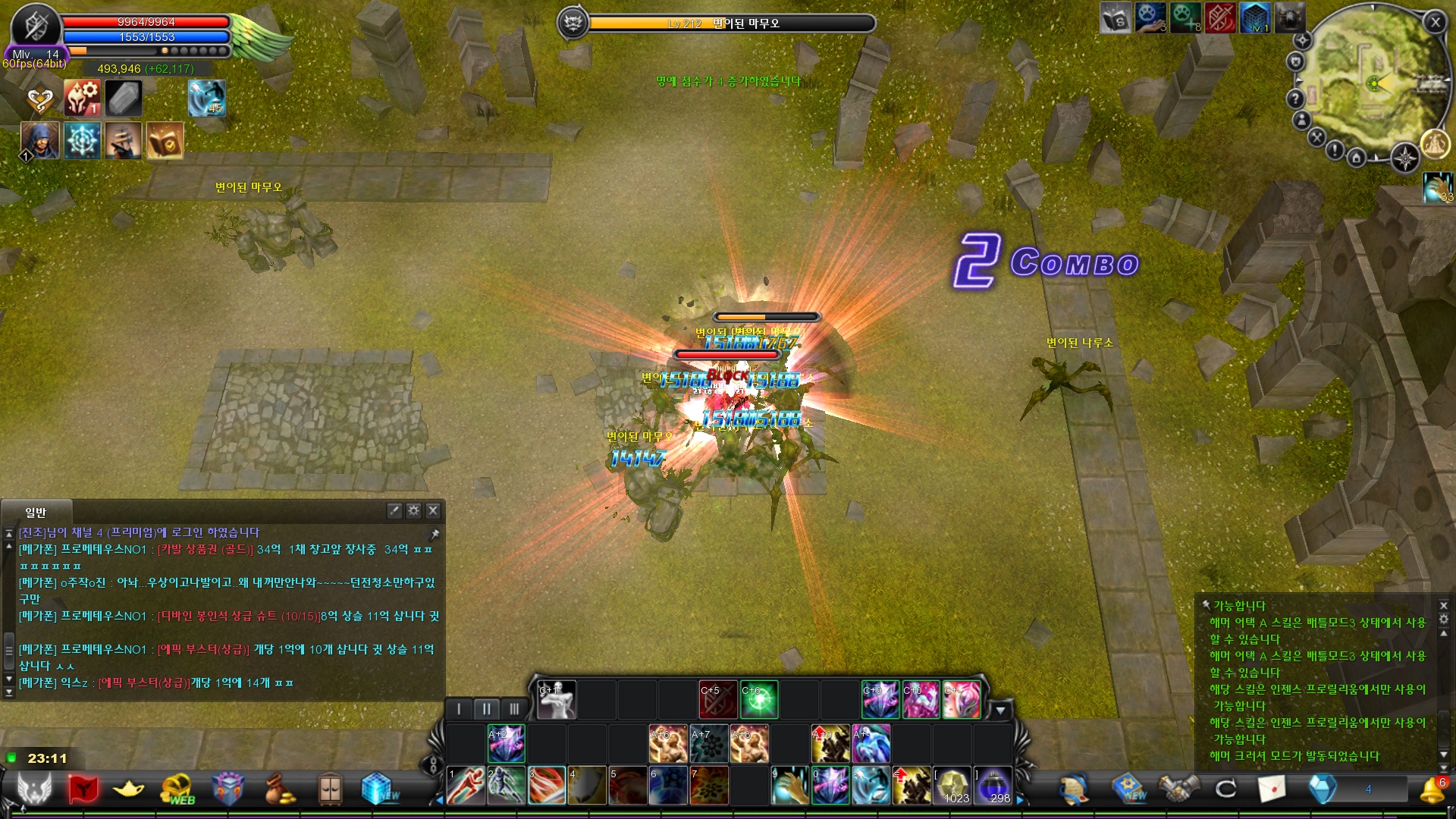The width and height of the screenshot is (1456, 819).
Task: Click the yellow experience bar under Mlv 14
Action: click(x=114, y=52)
